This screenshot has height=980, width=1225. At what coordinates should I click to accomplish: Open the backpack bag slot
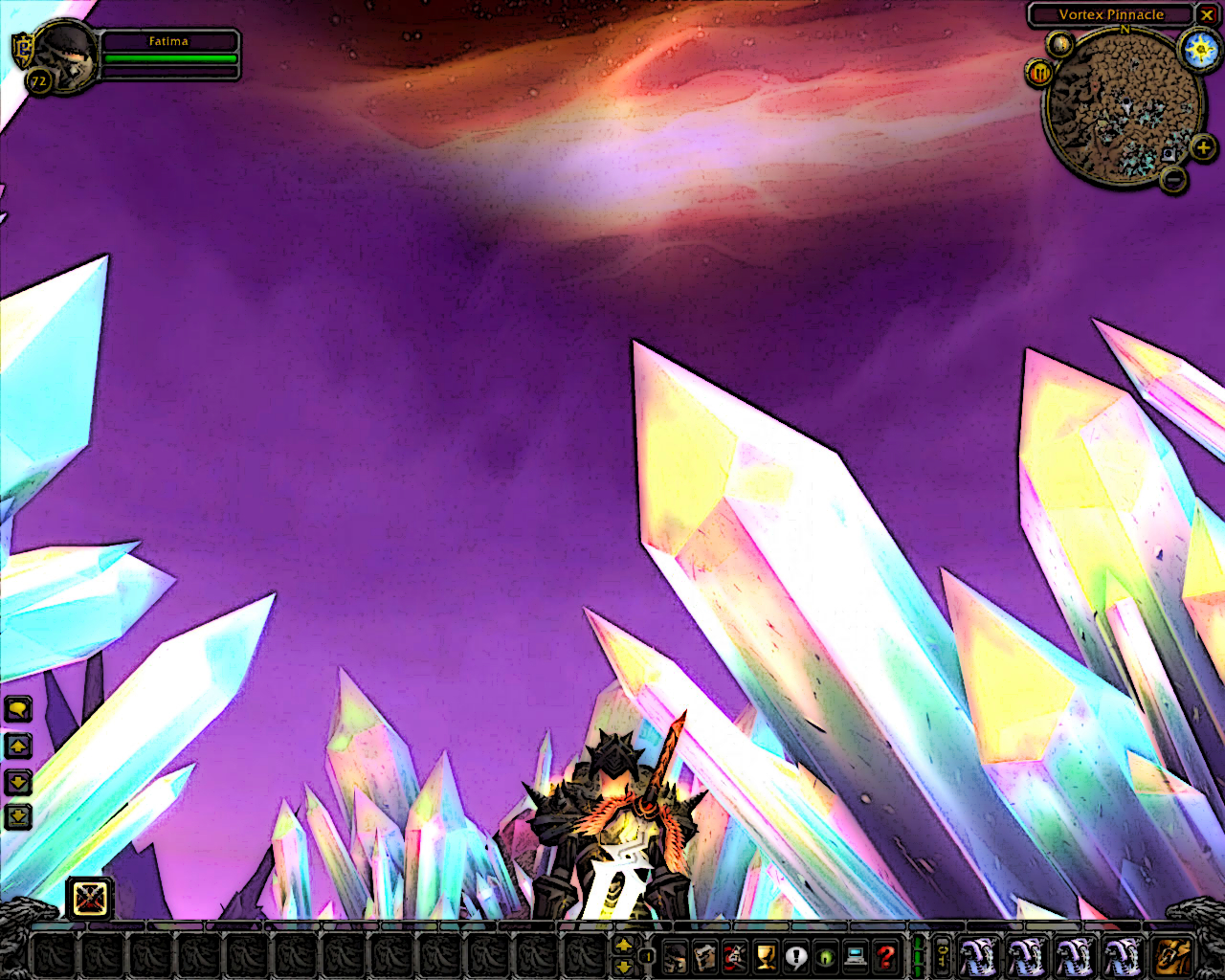1173,956
